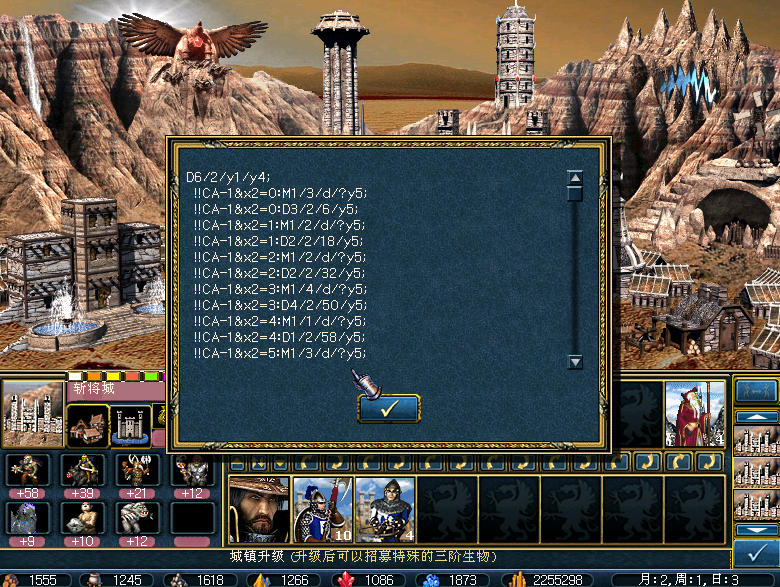Select the goblin creature with +58 growth

(27, 470)
